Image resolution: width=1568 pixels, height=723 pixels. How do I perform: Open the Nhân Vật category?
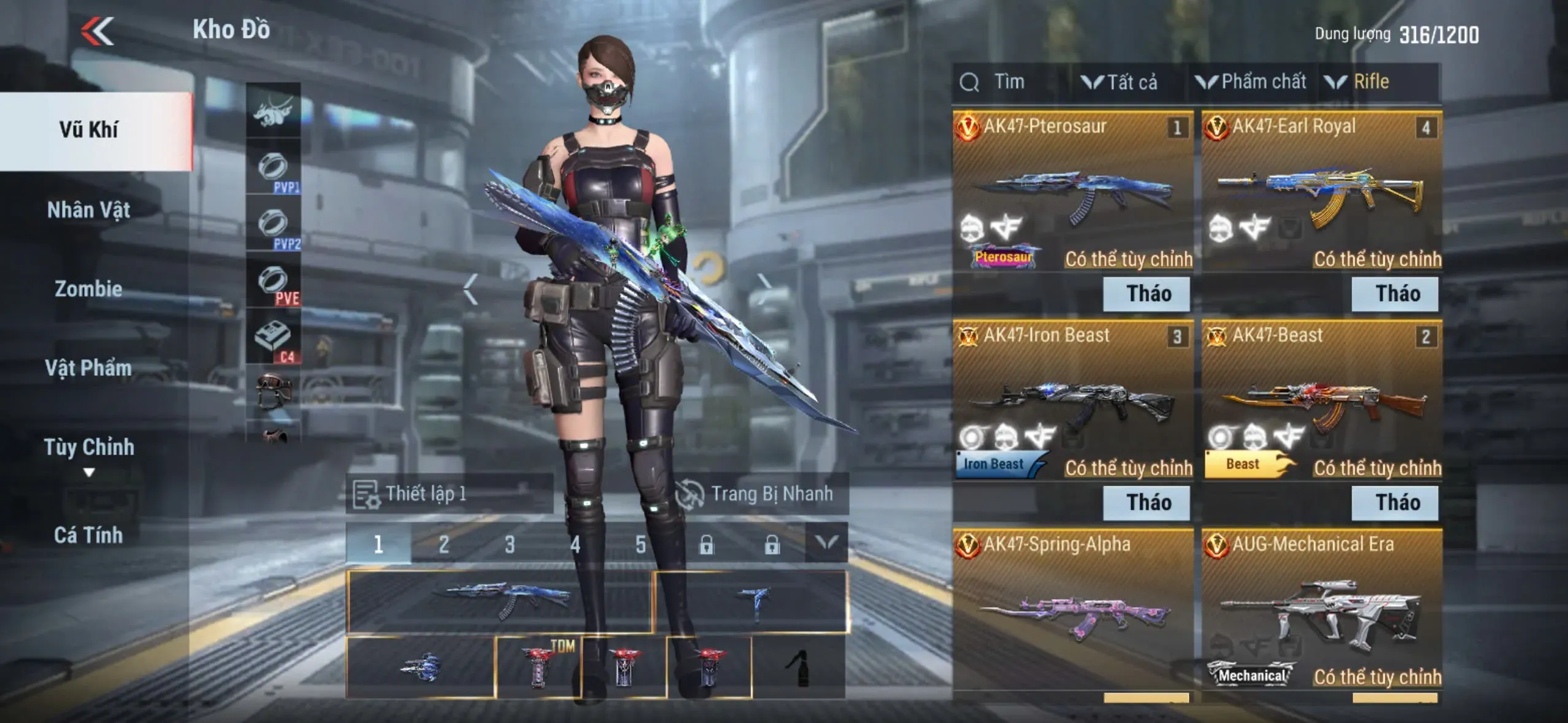click(89, 210)
